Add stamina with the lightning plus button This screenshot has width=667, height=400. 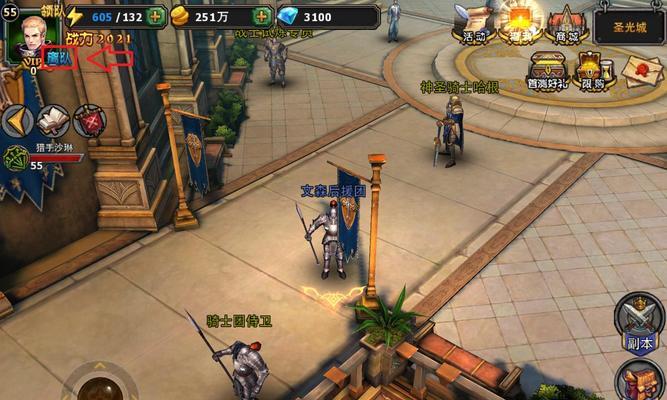pyautogui.click(x=156, y=17)
